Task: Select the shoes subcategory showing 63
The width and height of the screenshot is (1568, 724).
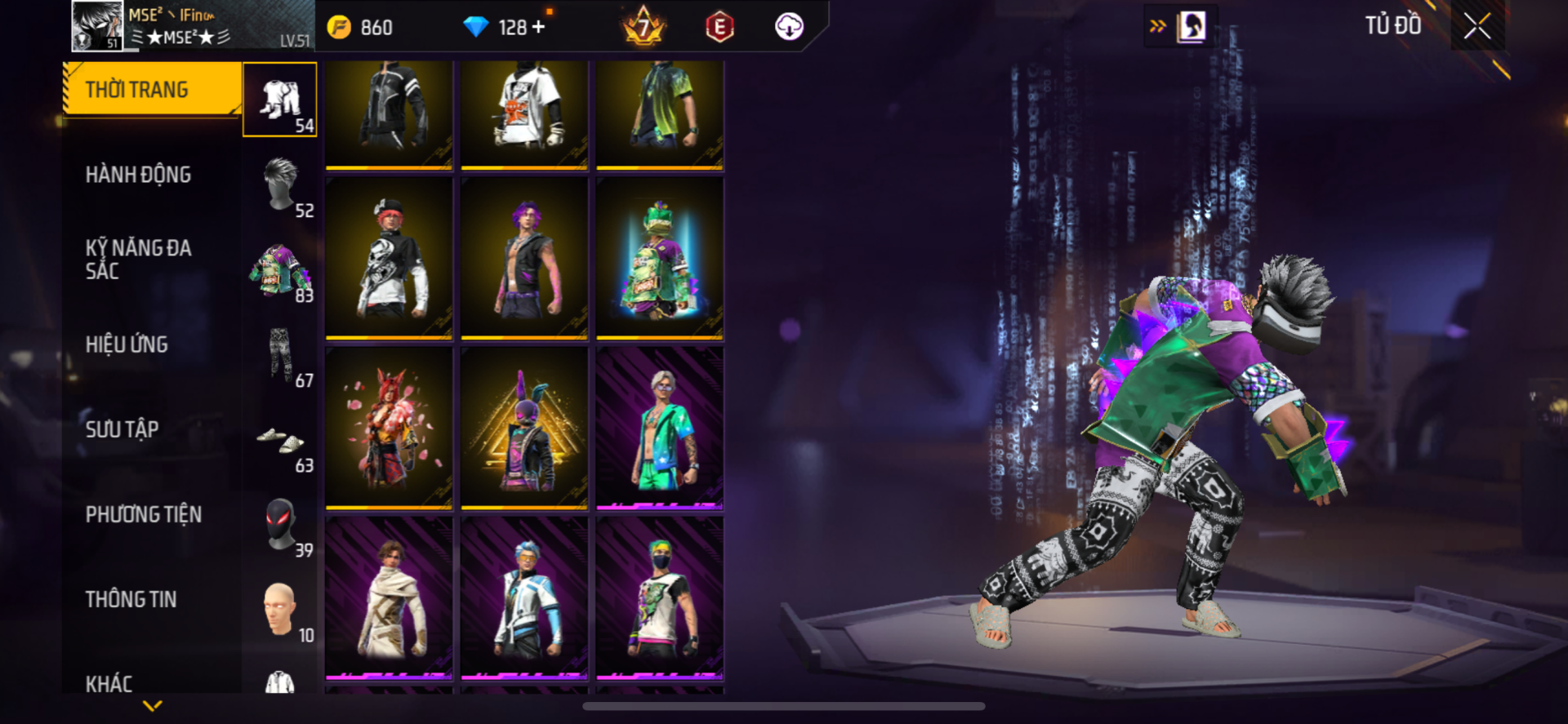Action: 280,441
